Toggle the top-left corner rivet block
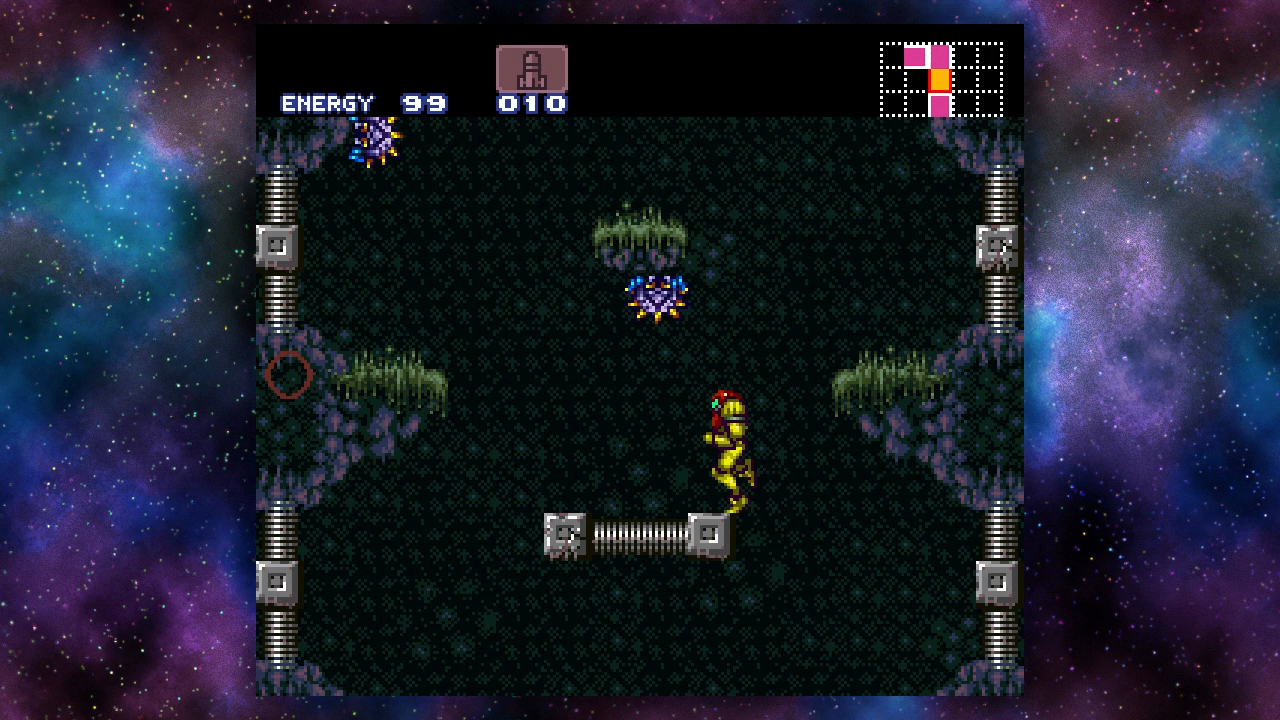This screenshot has width=1280, height=720. tap(277, 244)
